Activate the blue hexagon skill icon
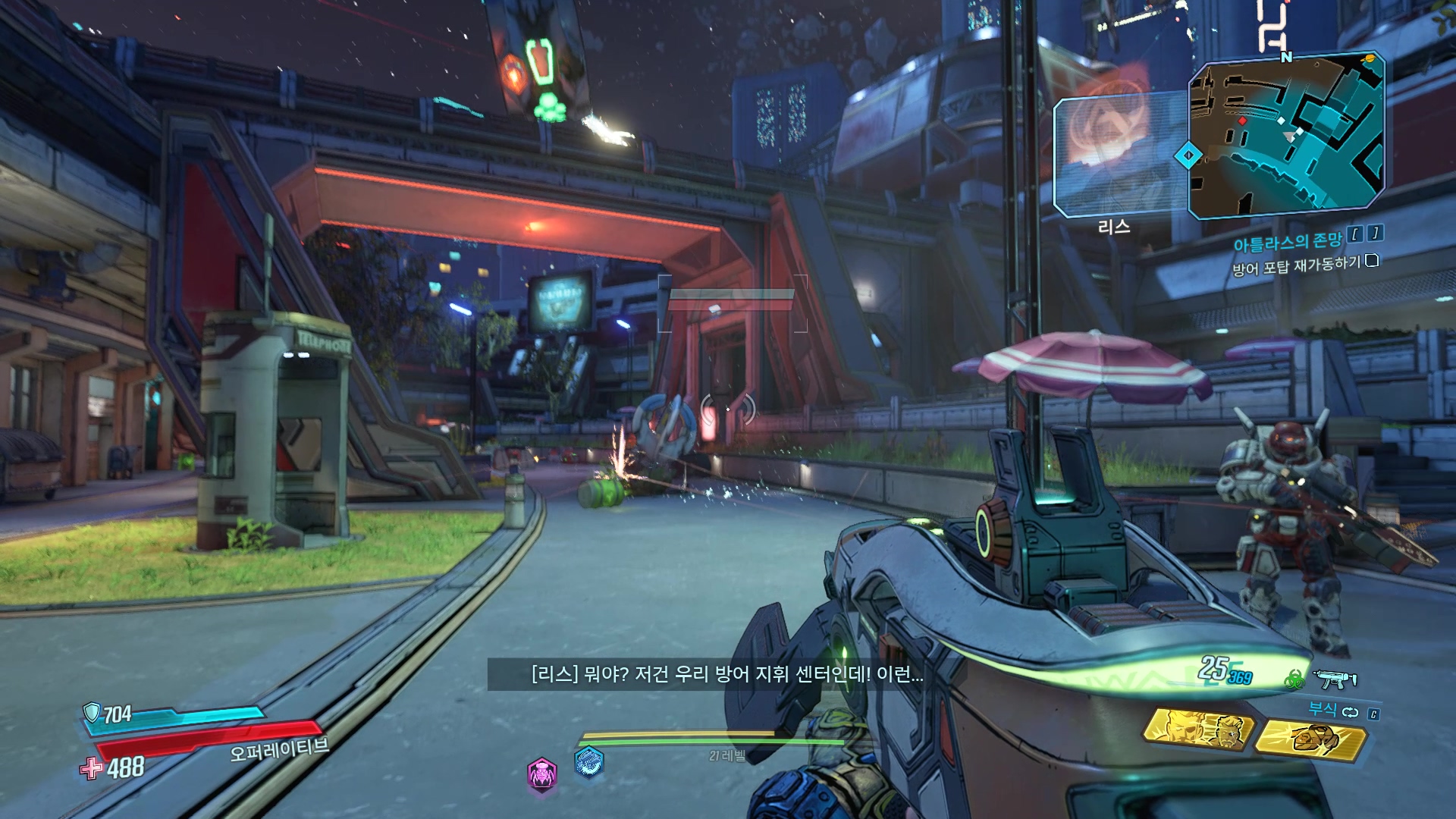1456x819 pixels. click(589, 761)
